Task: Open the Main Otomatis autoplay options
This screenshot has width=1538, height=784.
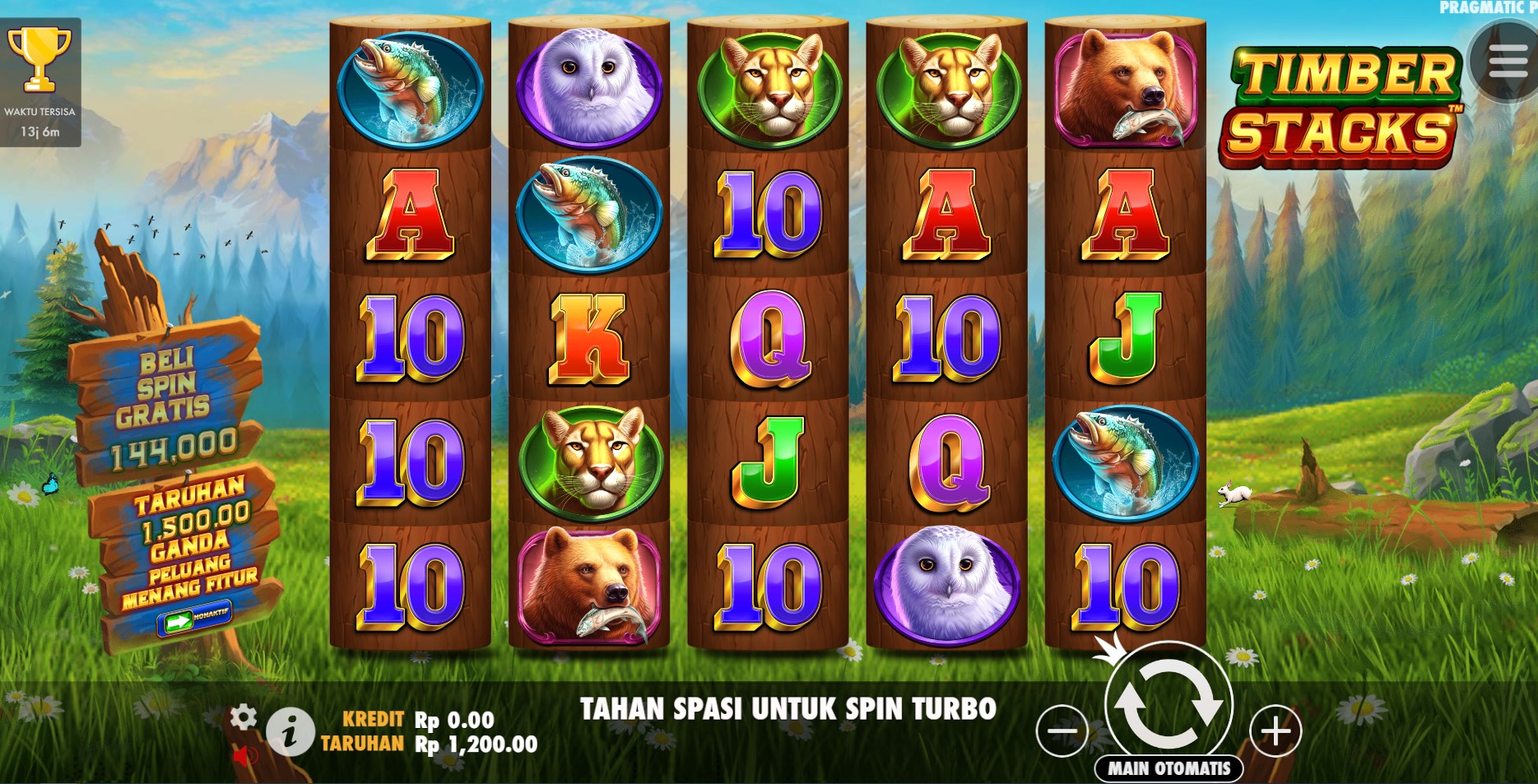Action: (1169, 768)
